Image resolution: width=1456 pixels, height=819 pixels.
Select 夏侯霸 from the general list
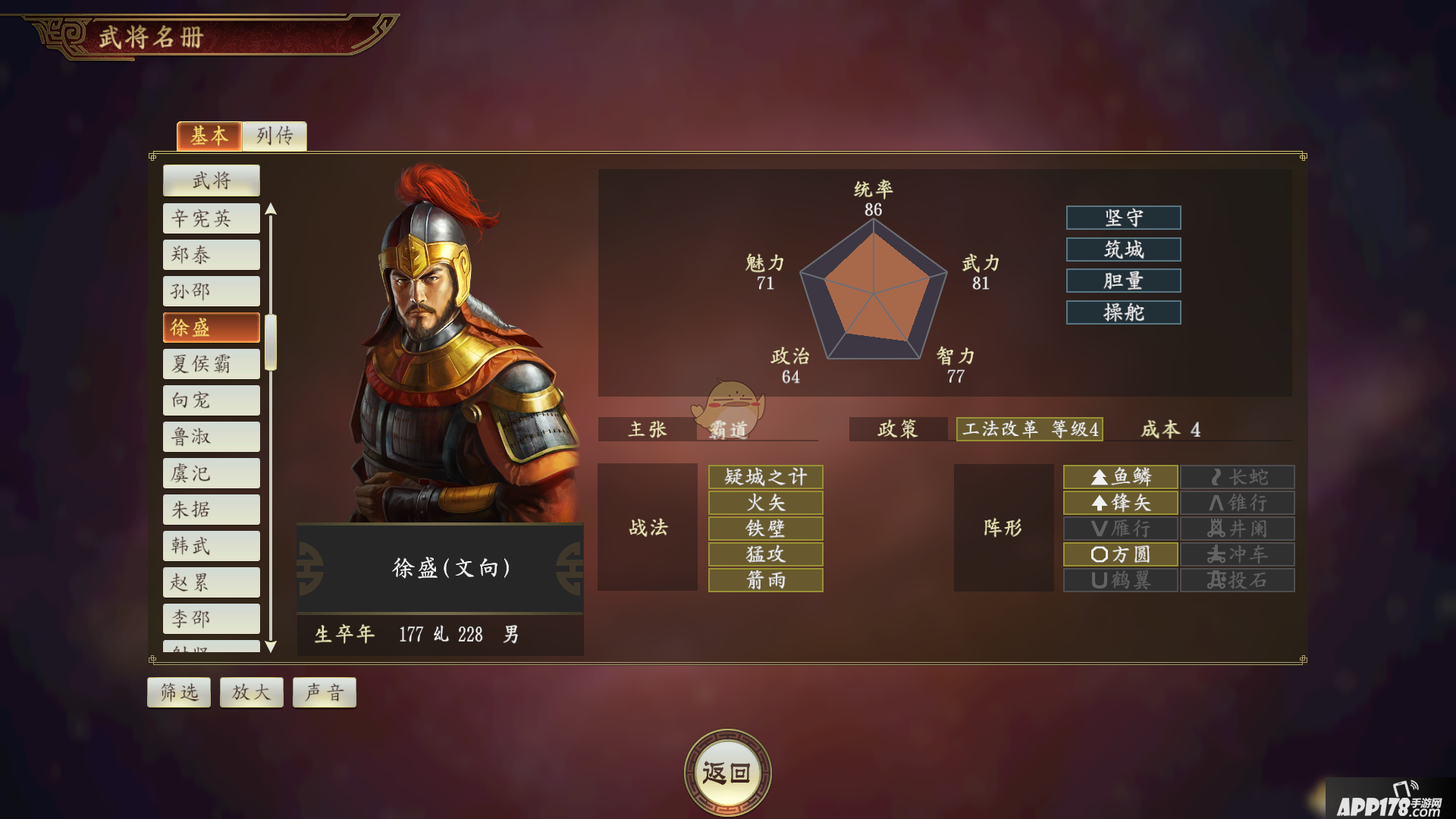coord(211,363)
